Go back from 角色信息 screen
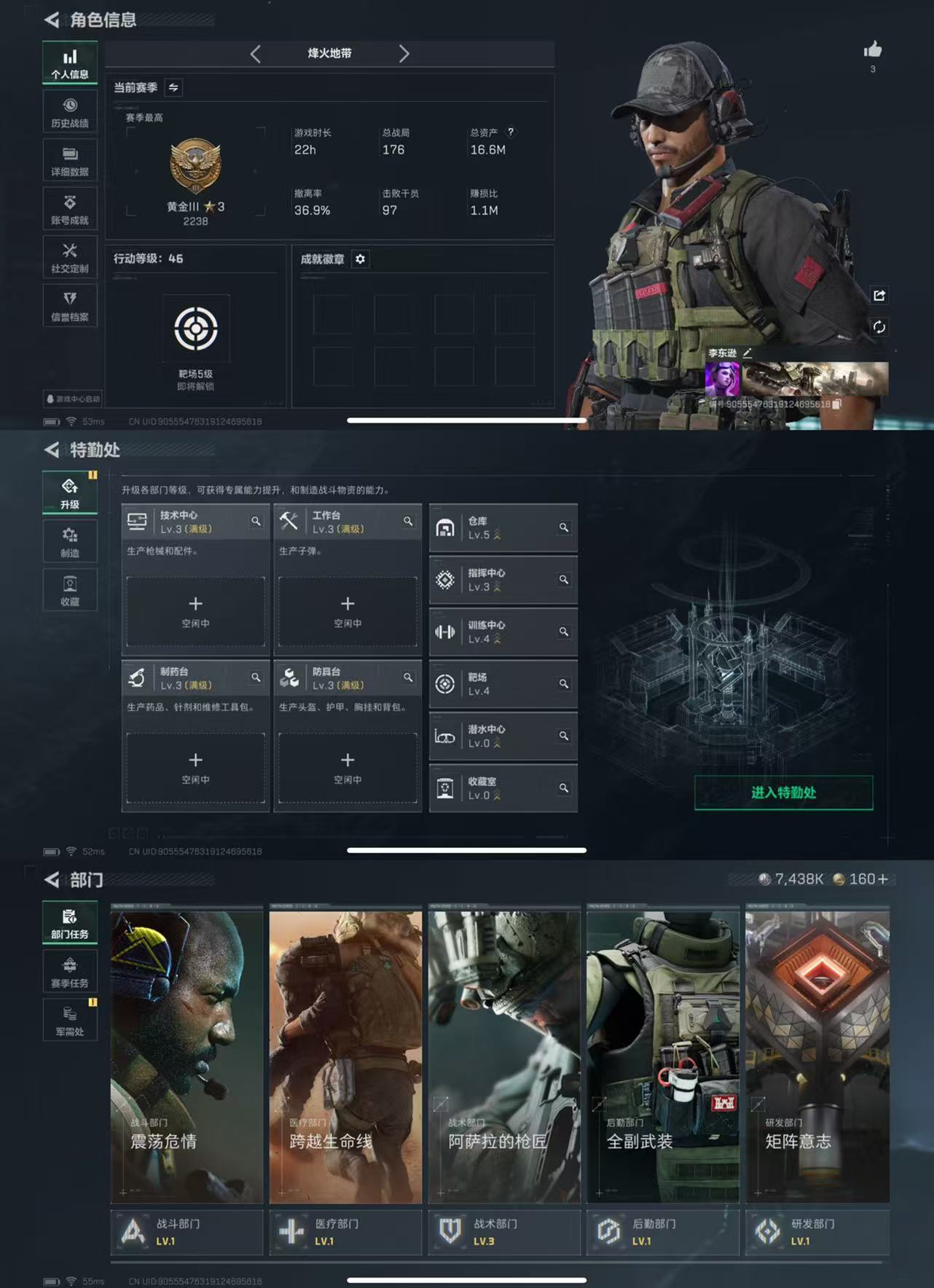This screenshot has height=1288, width=934. pos(52,20)
